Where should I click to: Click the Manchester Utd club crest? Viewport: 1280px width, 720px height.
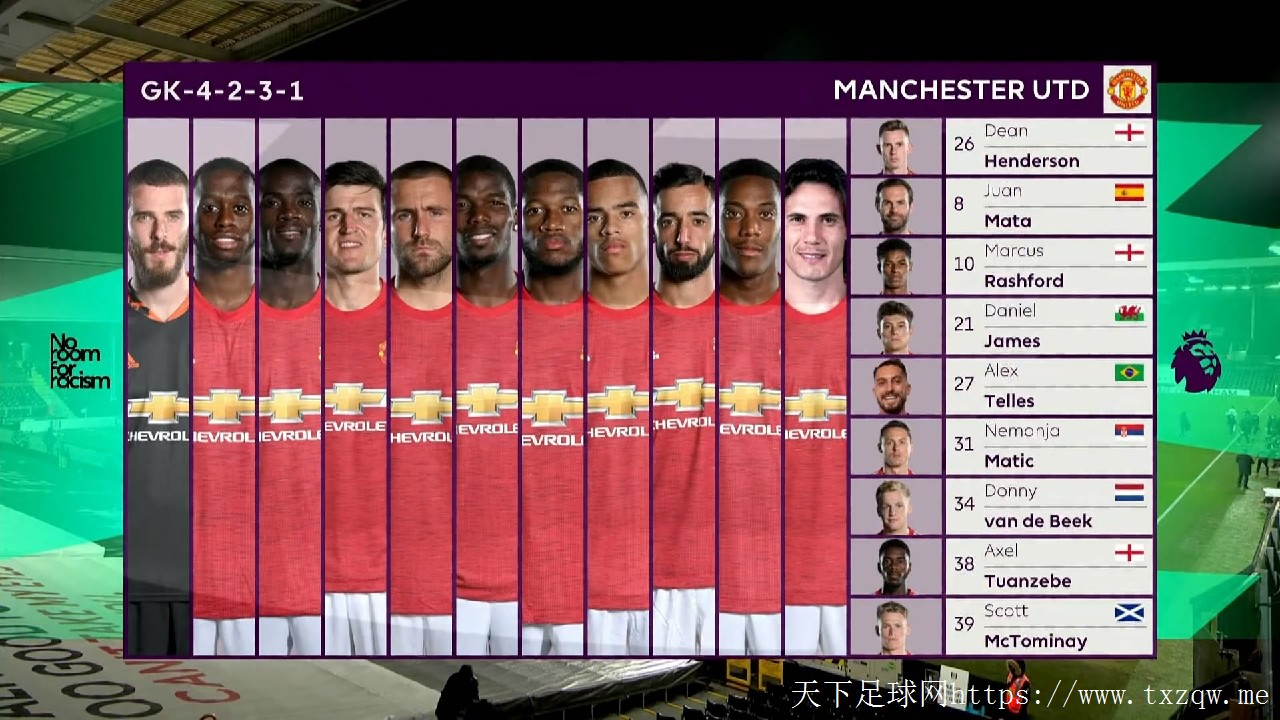coord(1128,89)
